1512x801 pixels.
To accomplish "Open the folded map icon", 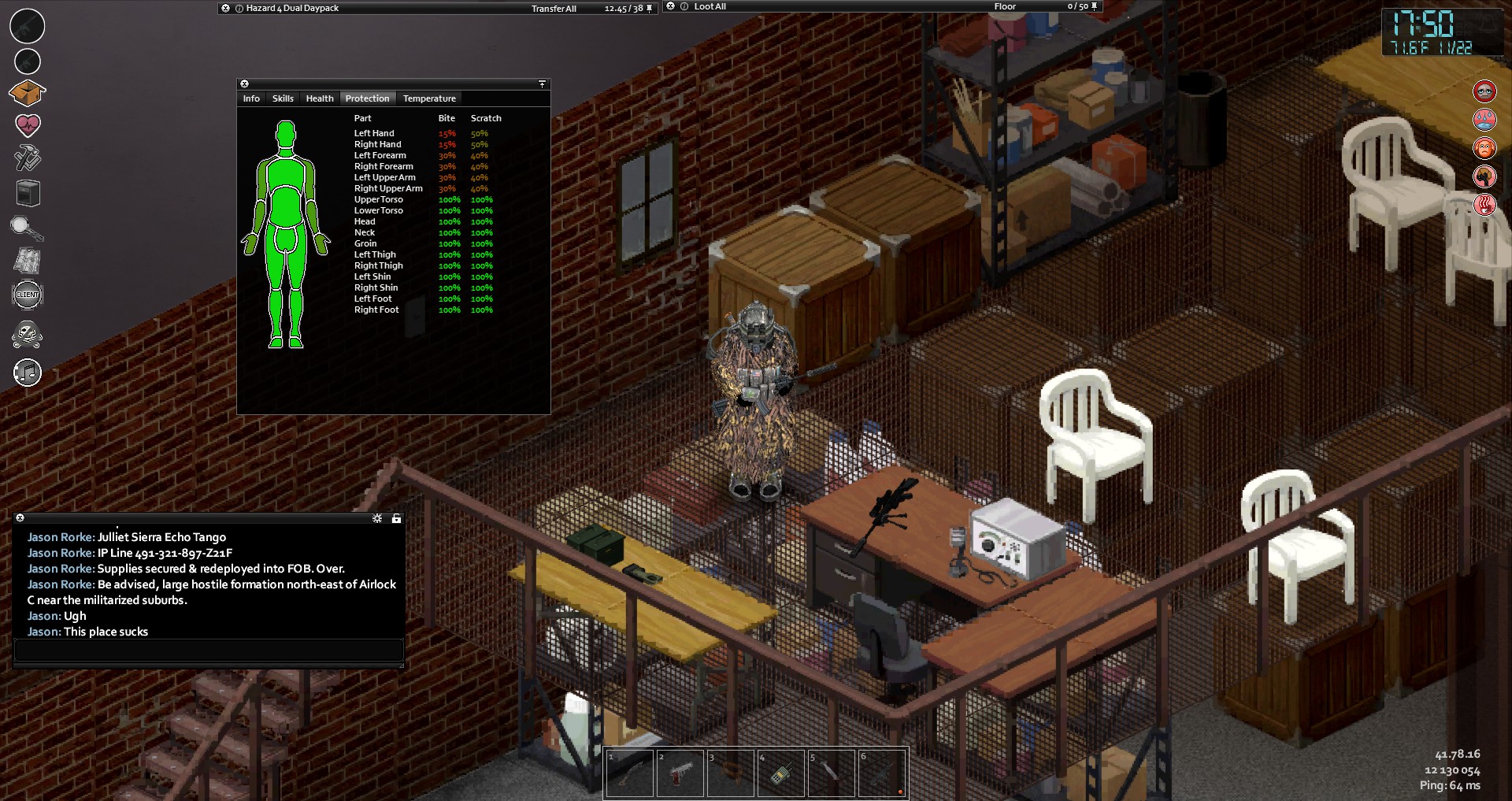I will pyautogui.click(x=28, y=261).
